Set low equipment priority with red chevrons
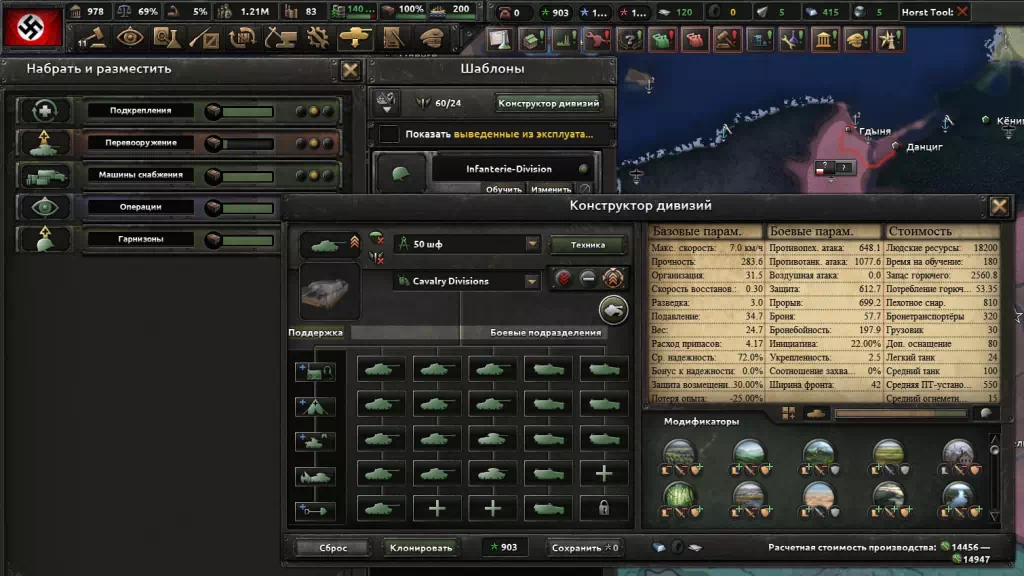The height and width of the screenshot is (576, 1024). pyautogui.click(x=564, y=279)
